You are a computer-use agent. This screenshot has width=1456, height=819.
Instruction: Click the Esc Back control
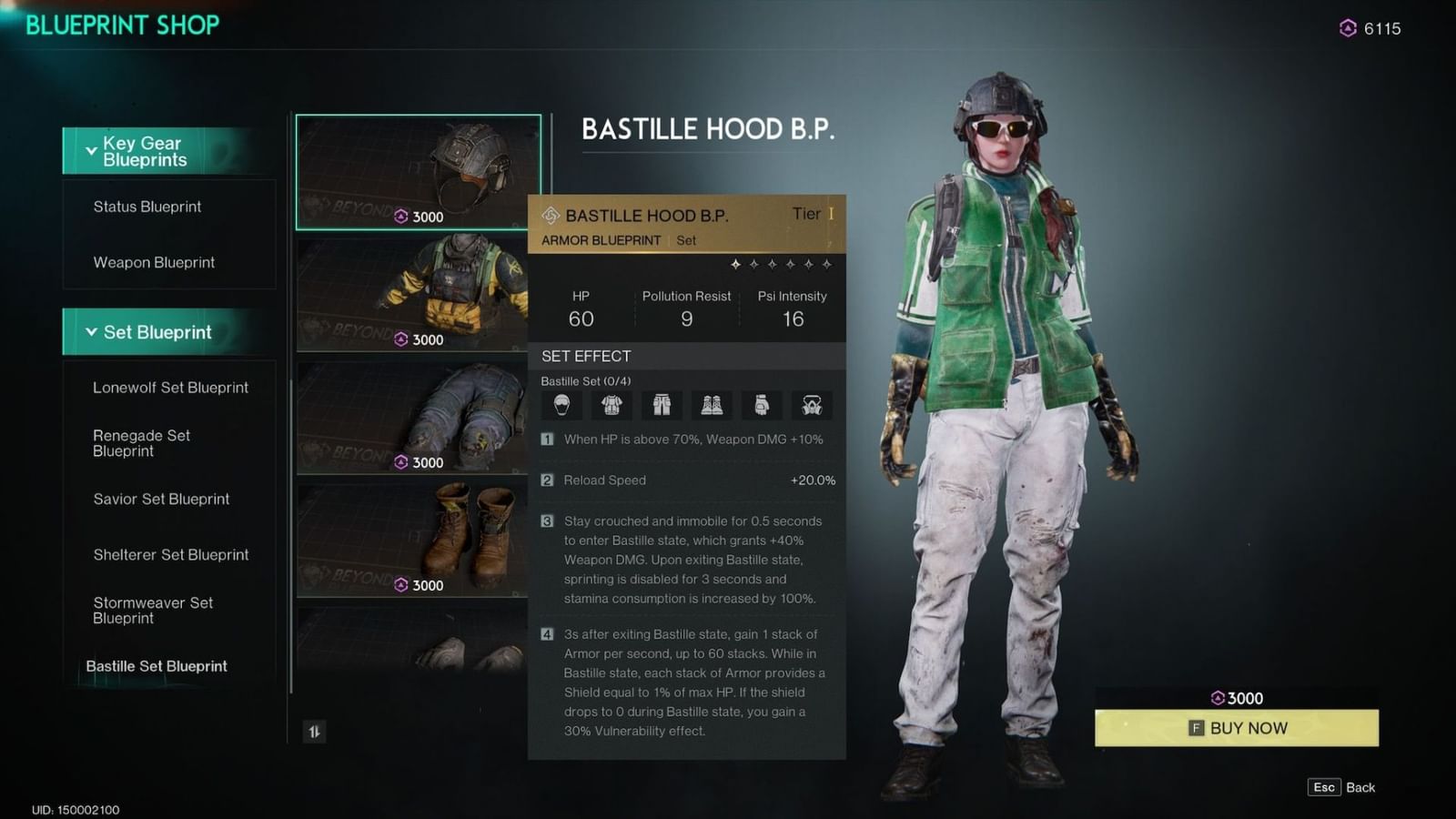[x=1340, y=787]
